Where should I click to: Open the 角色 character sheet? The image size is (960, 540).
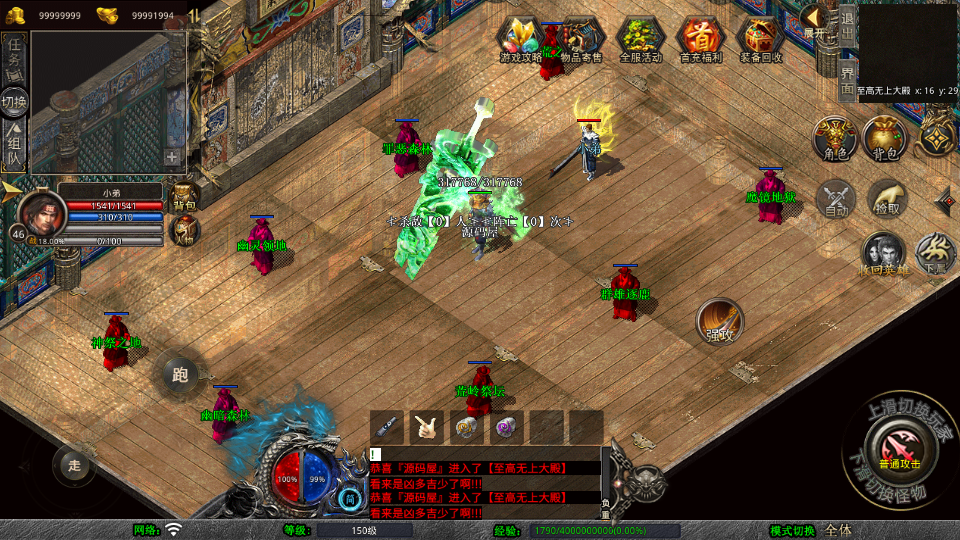point(834,139)
